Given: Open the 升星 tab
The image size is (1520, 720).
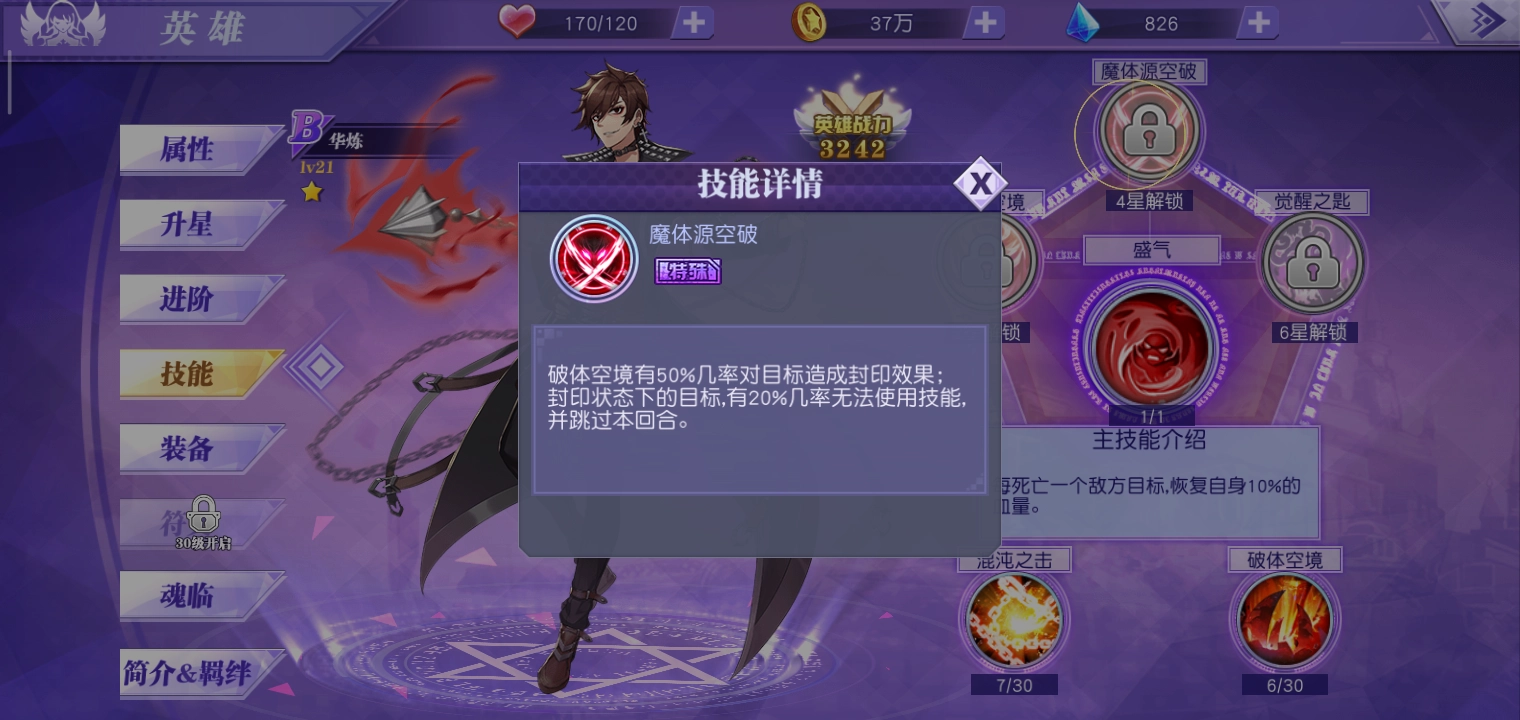Looking at the screenshot, I should (188, 224).
